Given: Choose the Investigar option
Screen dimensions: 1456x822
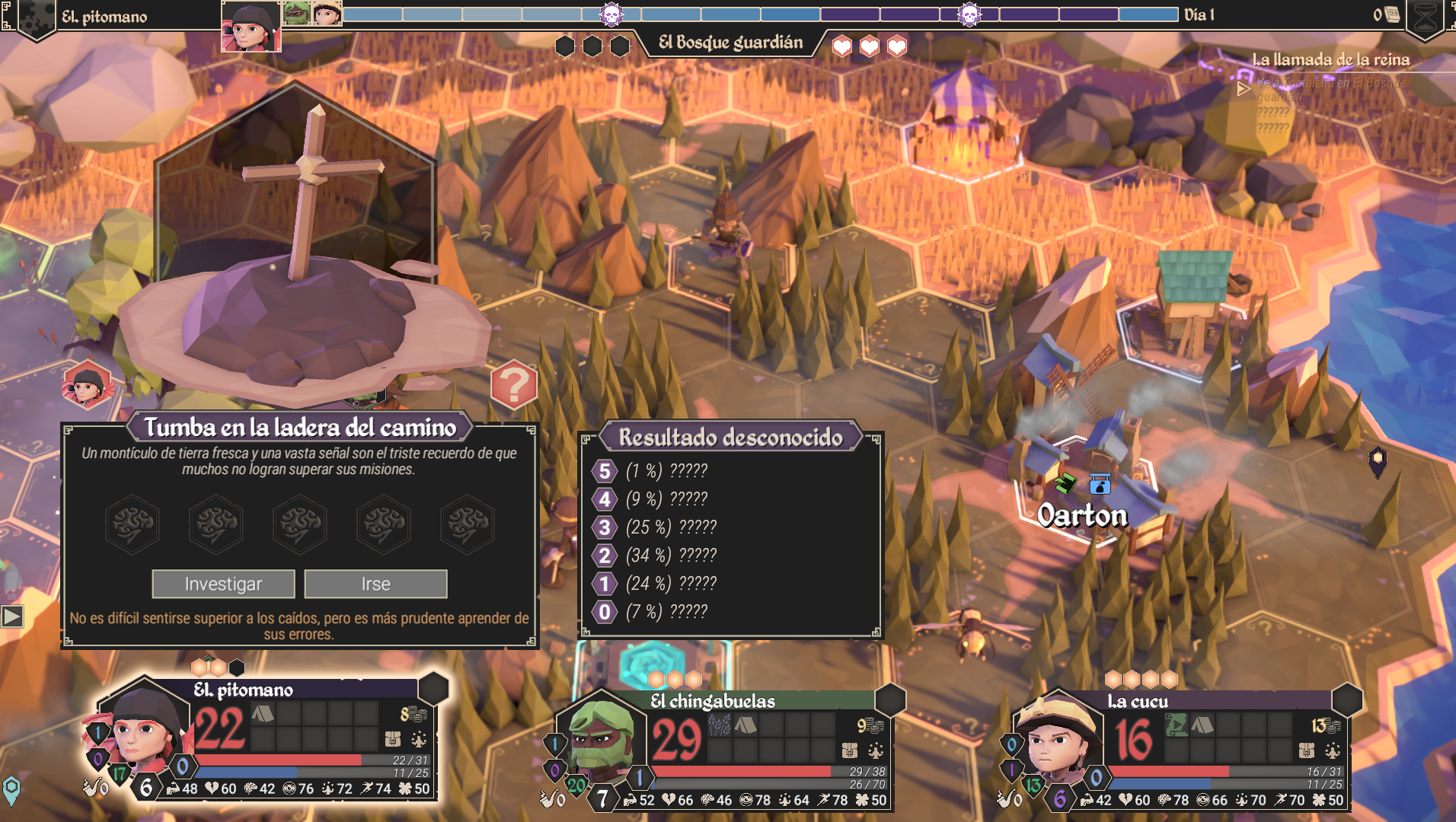Looking at the screenshot, I should click(223, 584).
